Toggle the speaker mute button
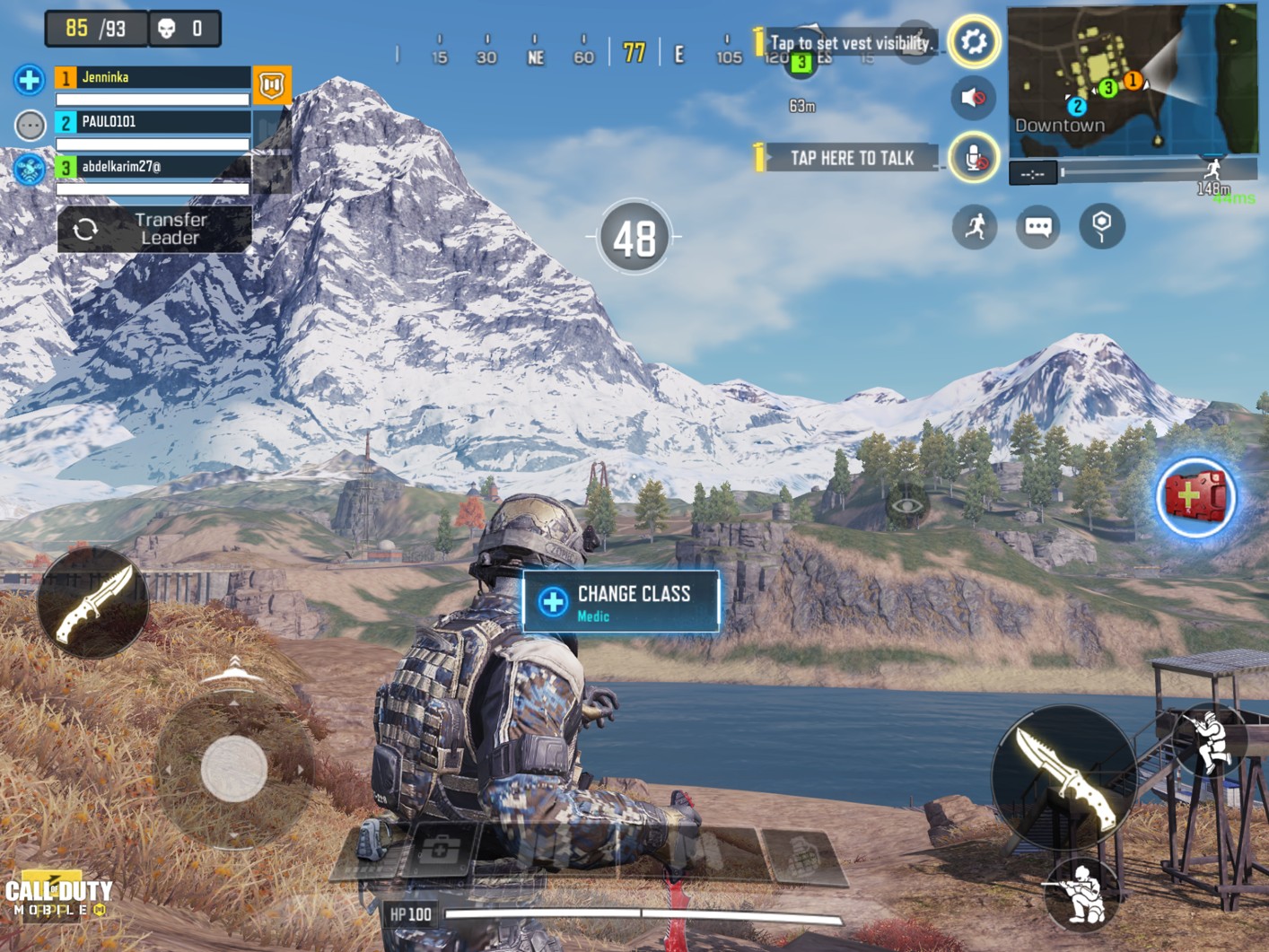The width and height of the screenshot is (1269, 952). pos(974,97)
